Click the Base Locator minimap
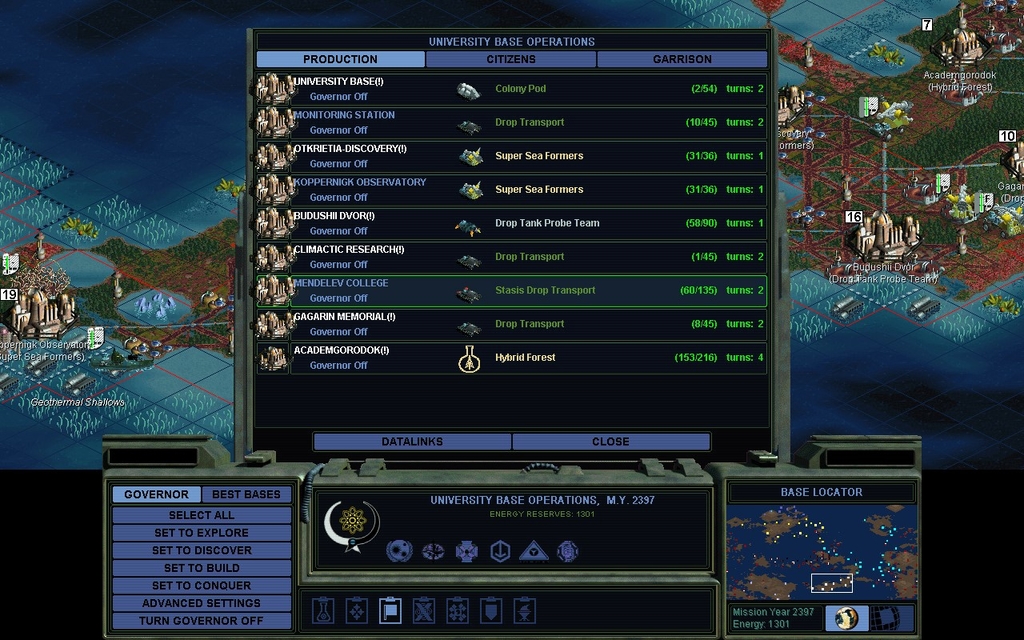Image resolution: width=1024 pixels, height=640 pixels. 820,550
